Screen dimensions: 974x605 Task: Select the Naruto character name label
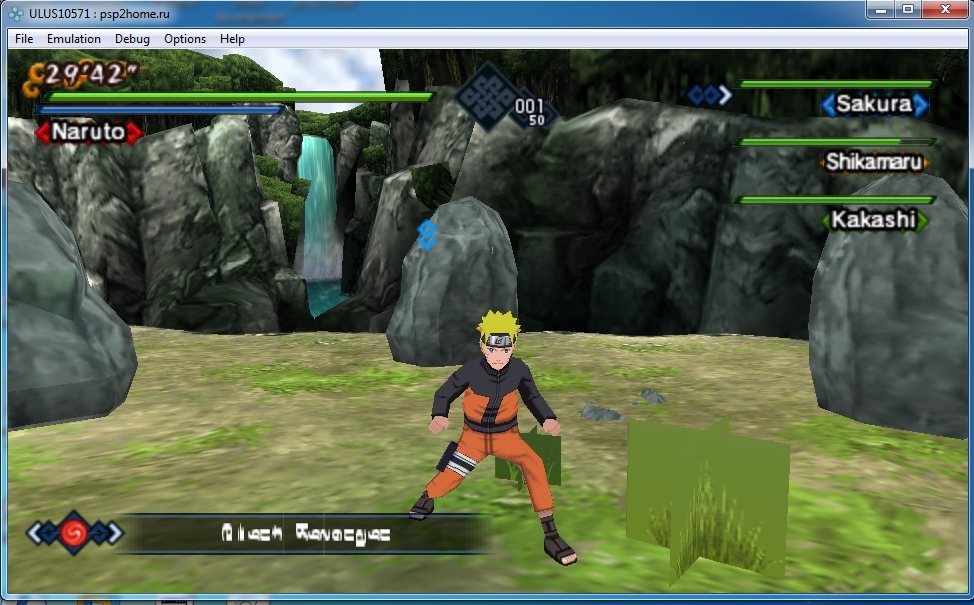[88, 131]
